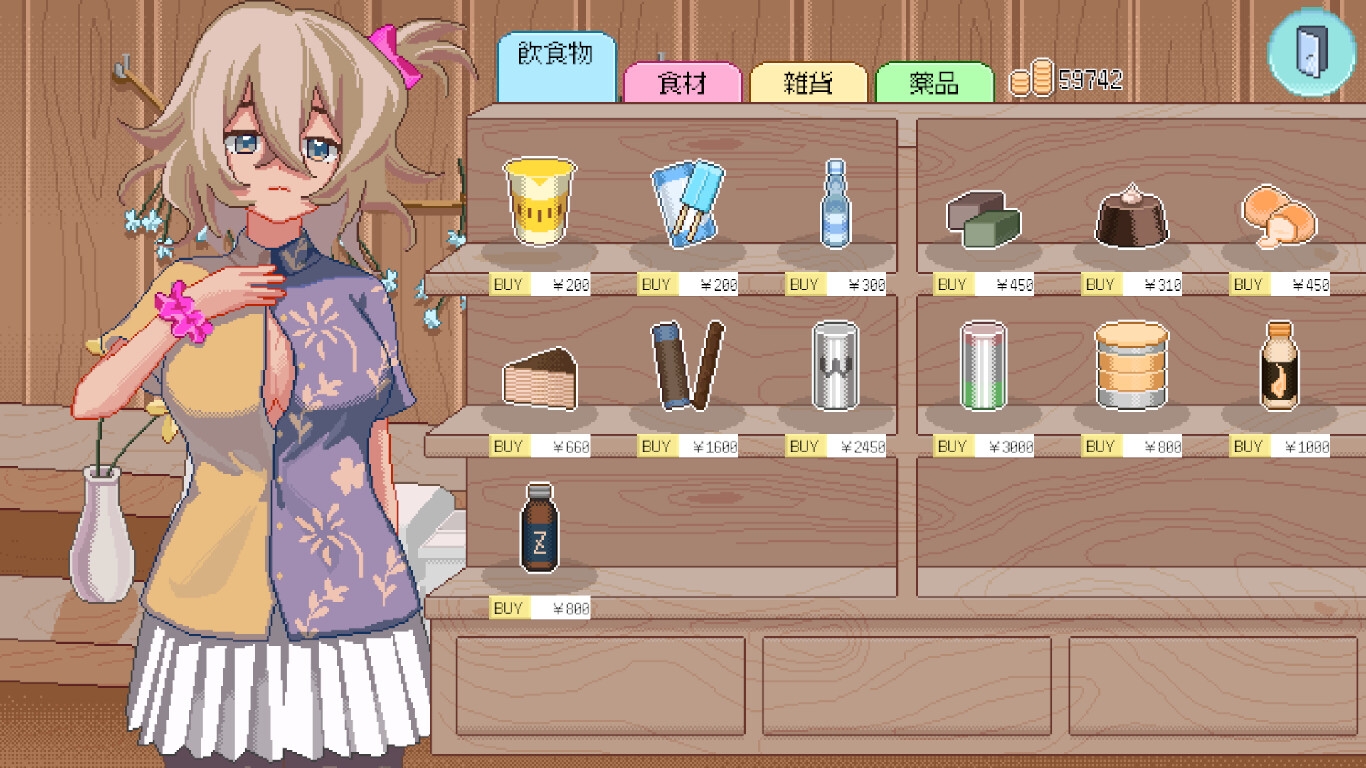1366x768 pixels.
Task: Show the 飲食物 shop tab
Action: 556,54
